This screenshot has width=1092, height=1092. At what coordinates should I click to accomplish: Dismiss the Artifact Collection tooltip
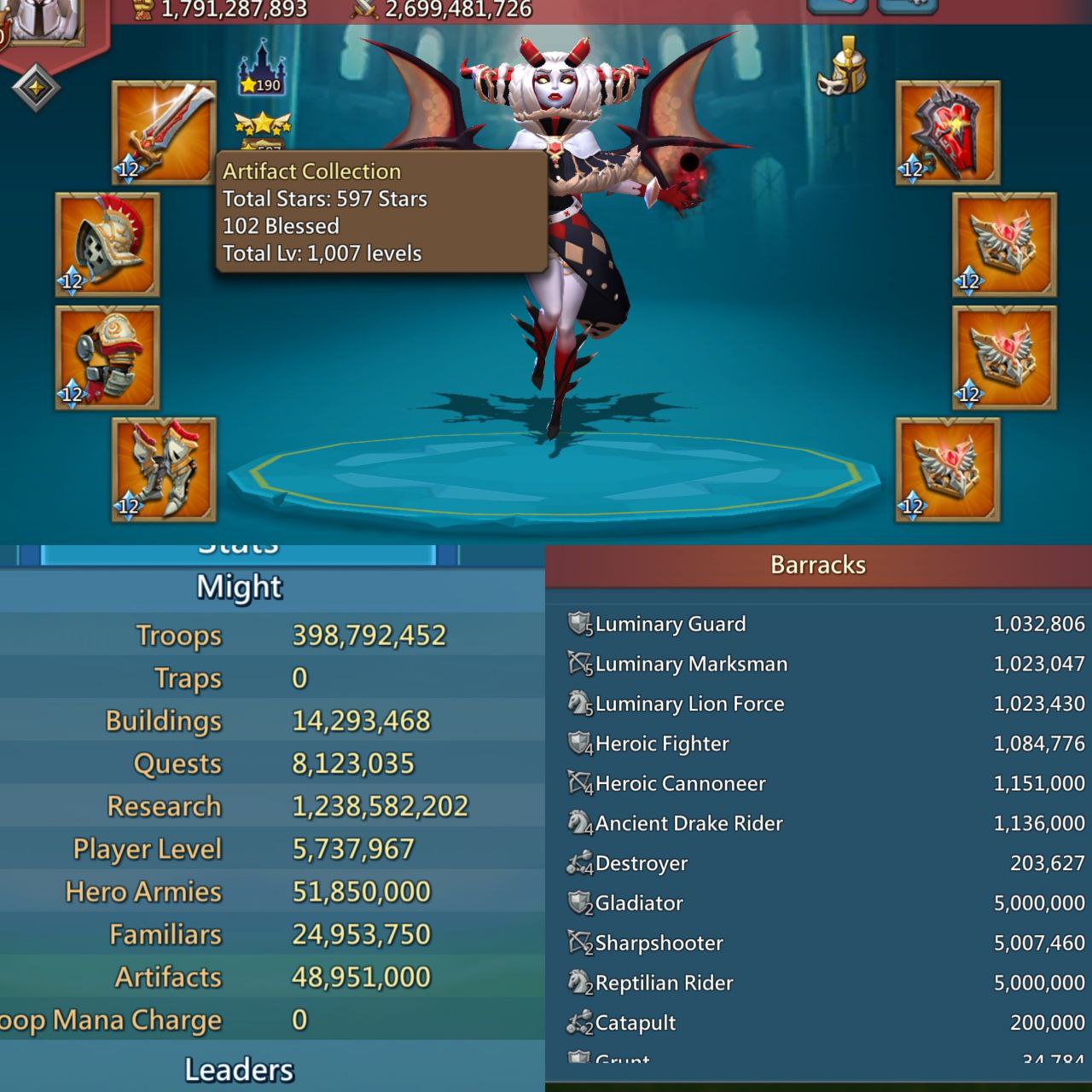pyautogui.click(x=380, y=212)
